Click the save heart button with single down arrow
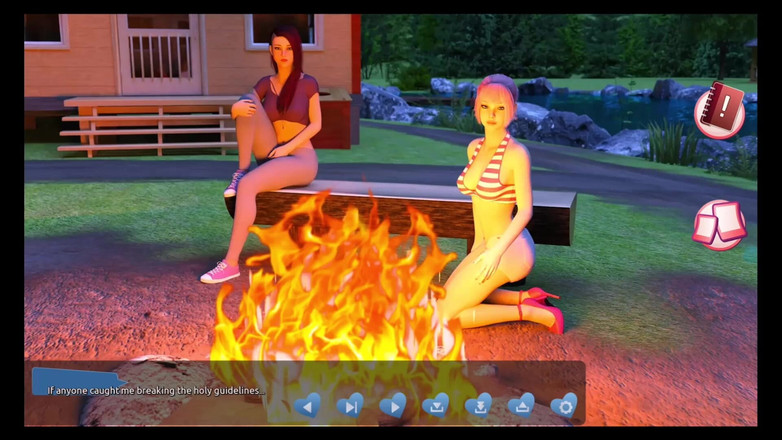This screenshot has width=782, height=440. tap(436, 405)
